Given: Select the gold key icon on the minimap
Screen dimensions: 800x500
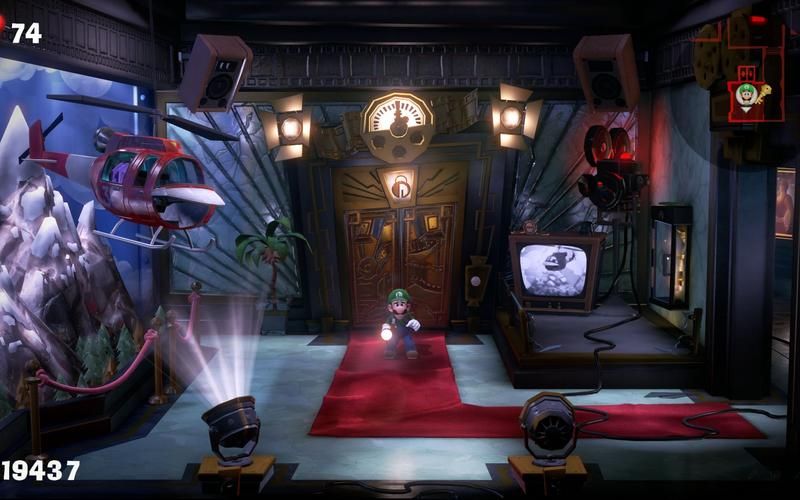Looking at the screenshot, I should 765,95.
